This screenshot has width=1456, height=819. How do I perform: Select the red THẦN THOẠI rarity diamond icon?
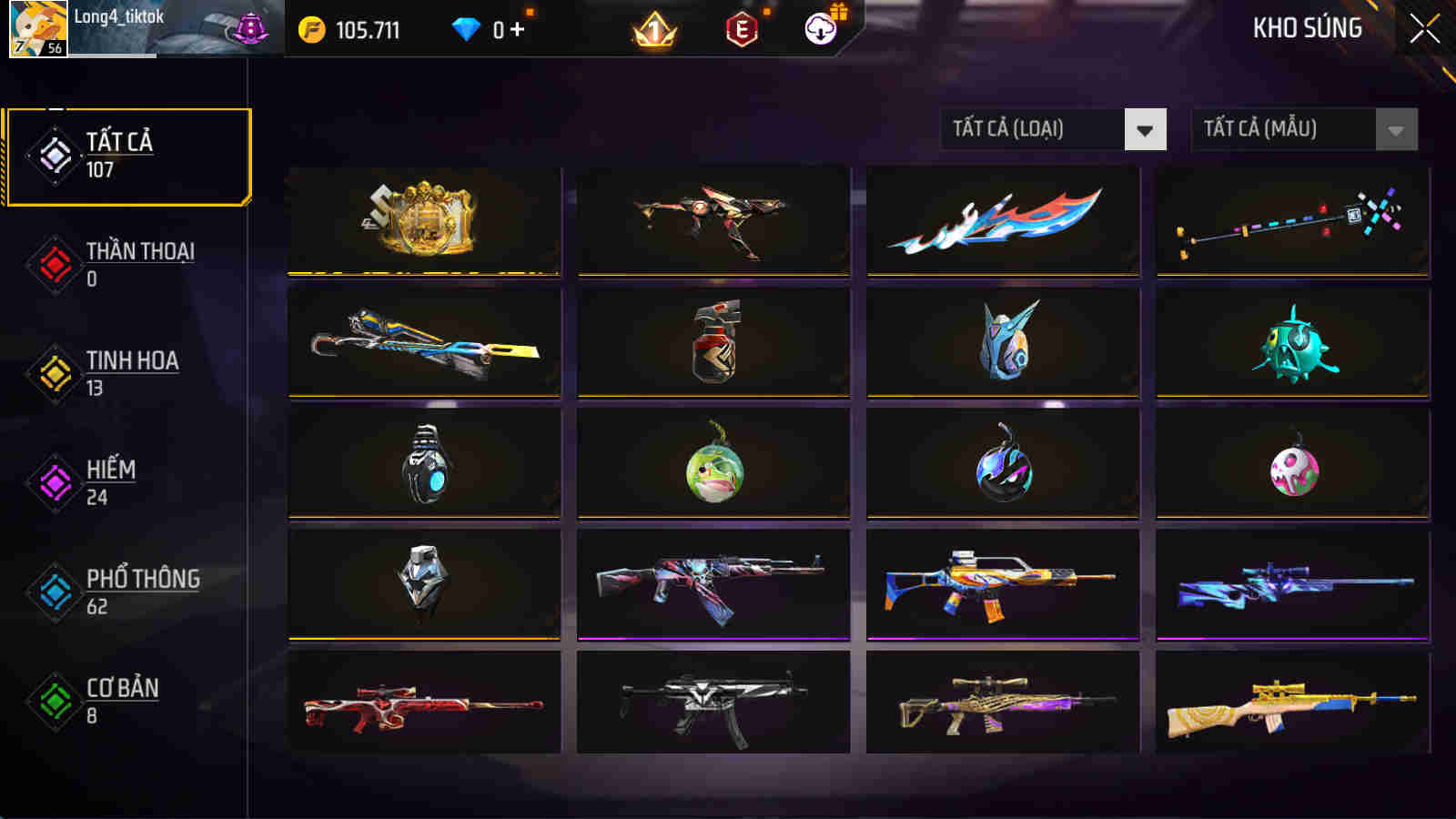[x=52, y=261]
